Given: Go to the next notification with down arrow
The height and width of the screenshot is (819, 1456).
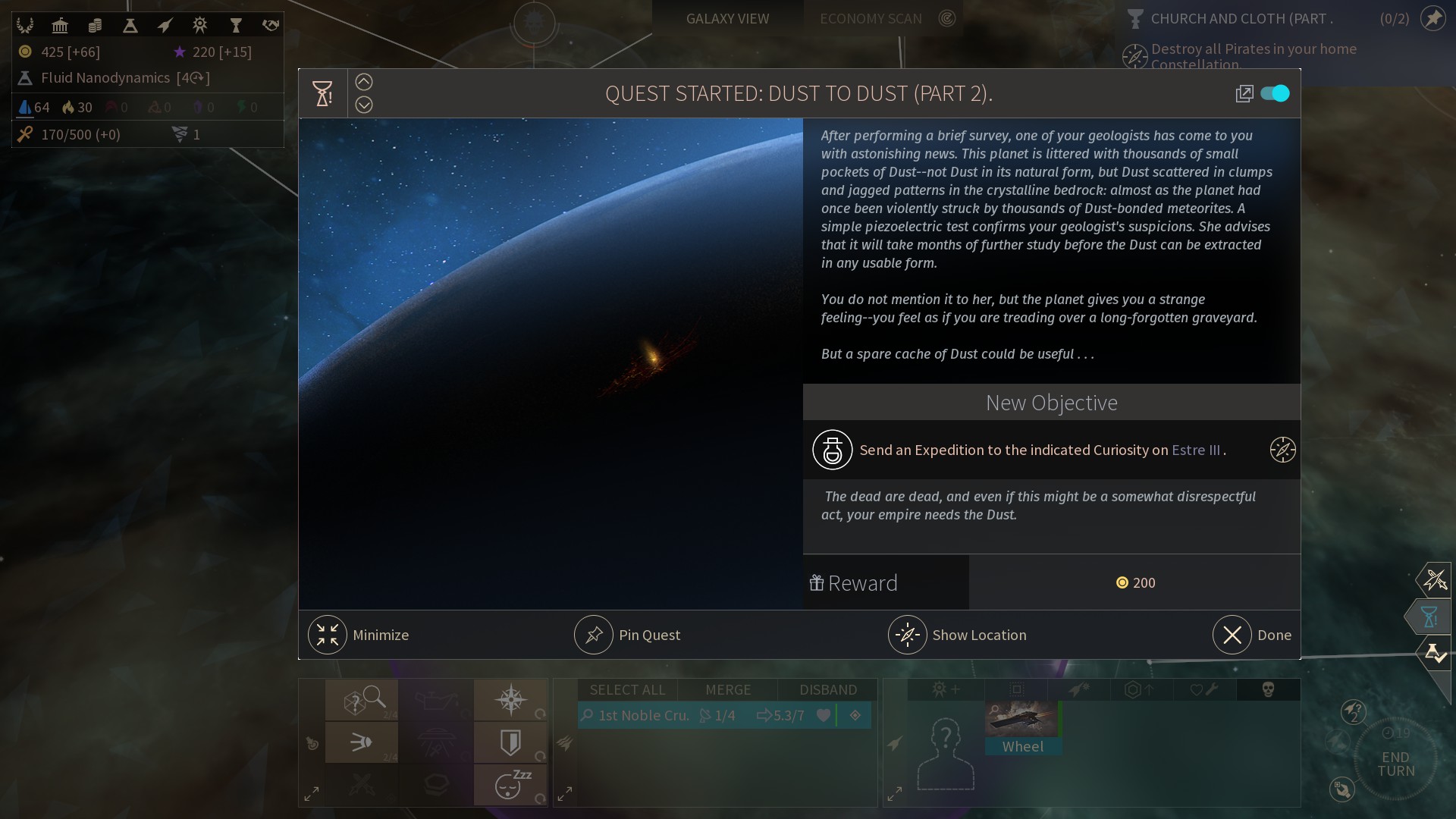Looking at the screenshot, I should click(x=364, y=105).
